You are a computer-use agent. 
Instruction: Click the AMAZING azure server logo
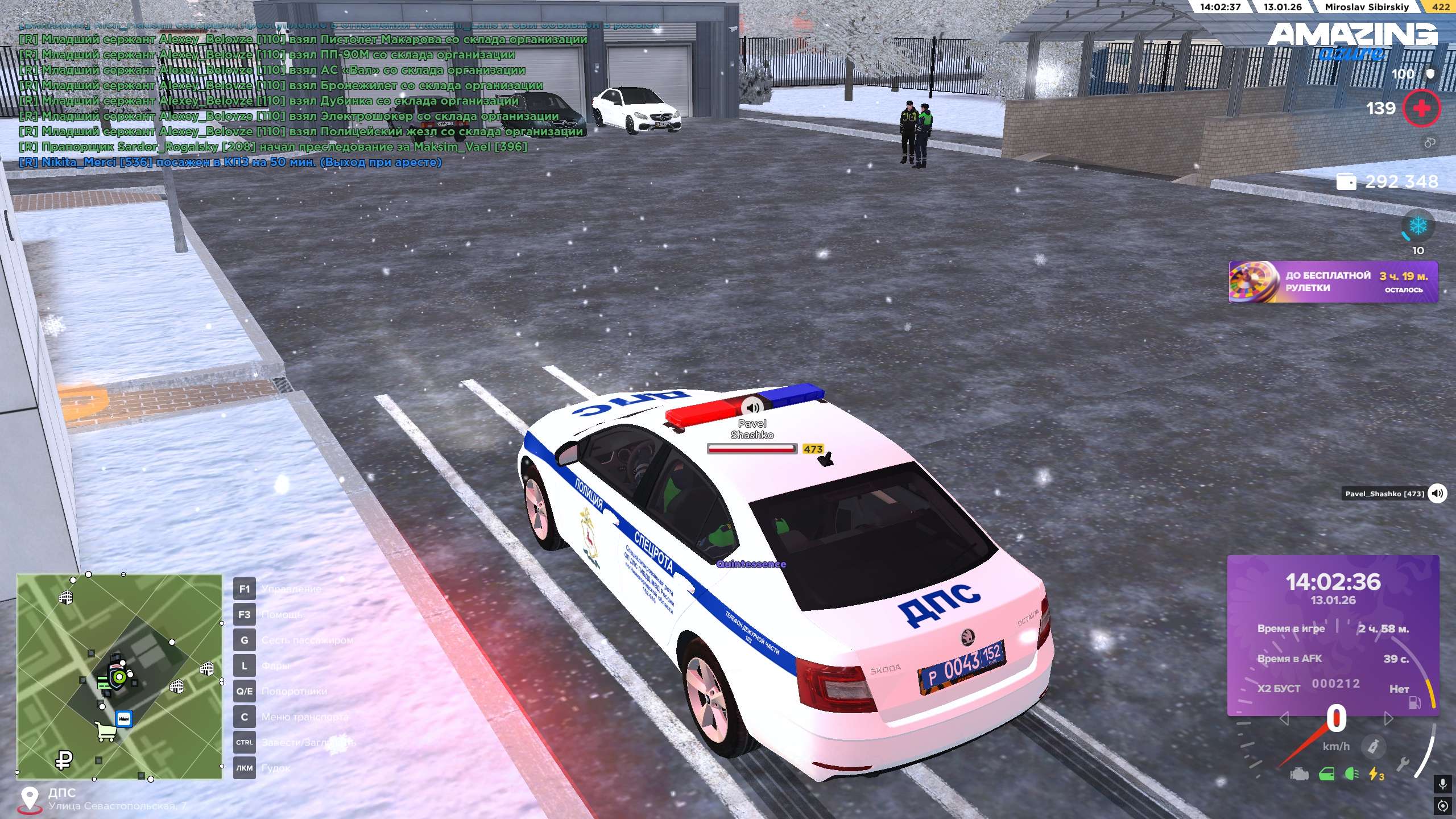(1352, 41)
